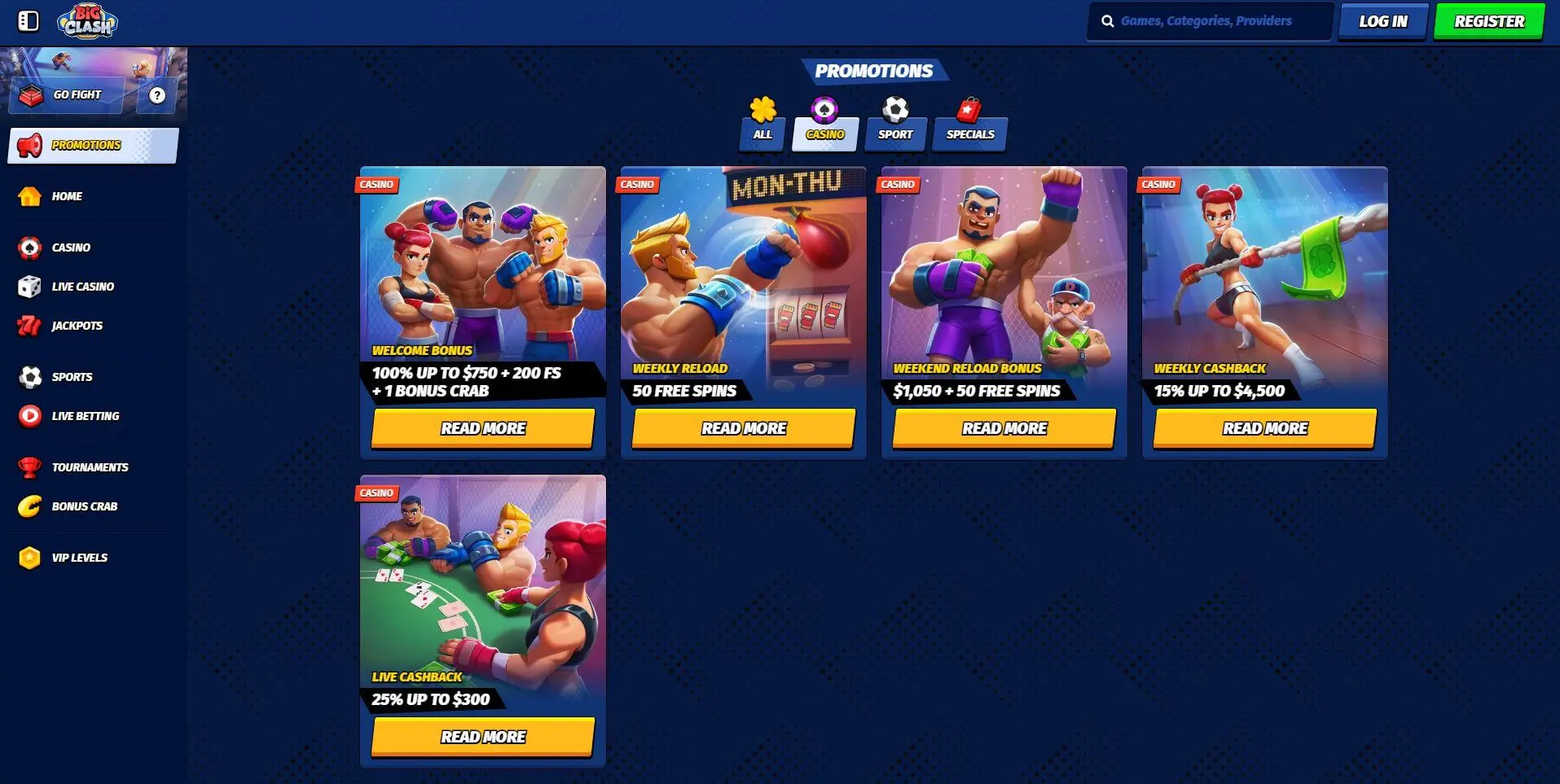The width and height of the screenshot is (1560, 784).
Task: Click the Log In button
Action: (x=1382, y=22)
